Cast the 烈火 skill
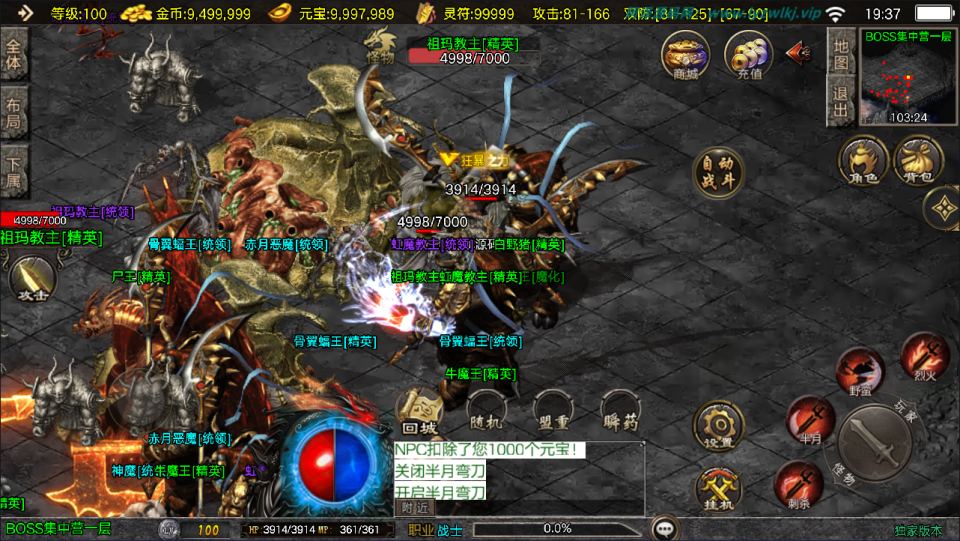960x541 pixels. 923,356
